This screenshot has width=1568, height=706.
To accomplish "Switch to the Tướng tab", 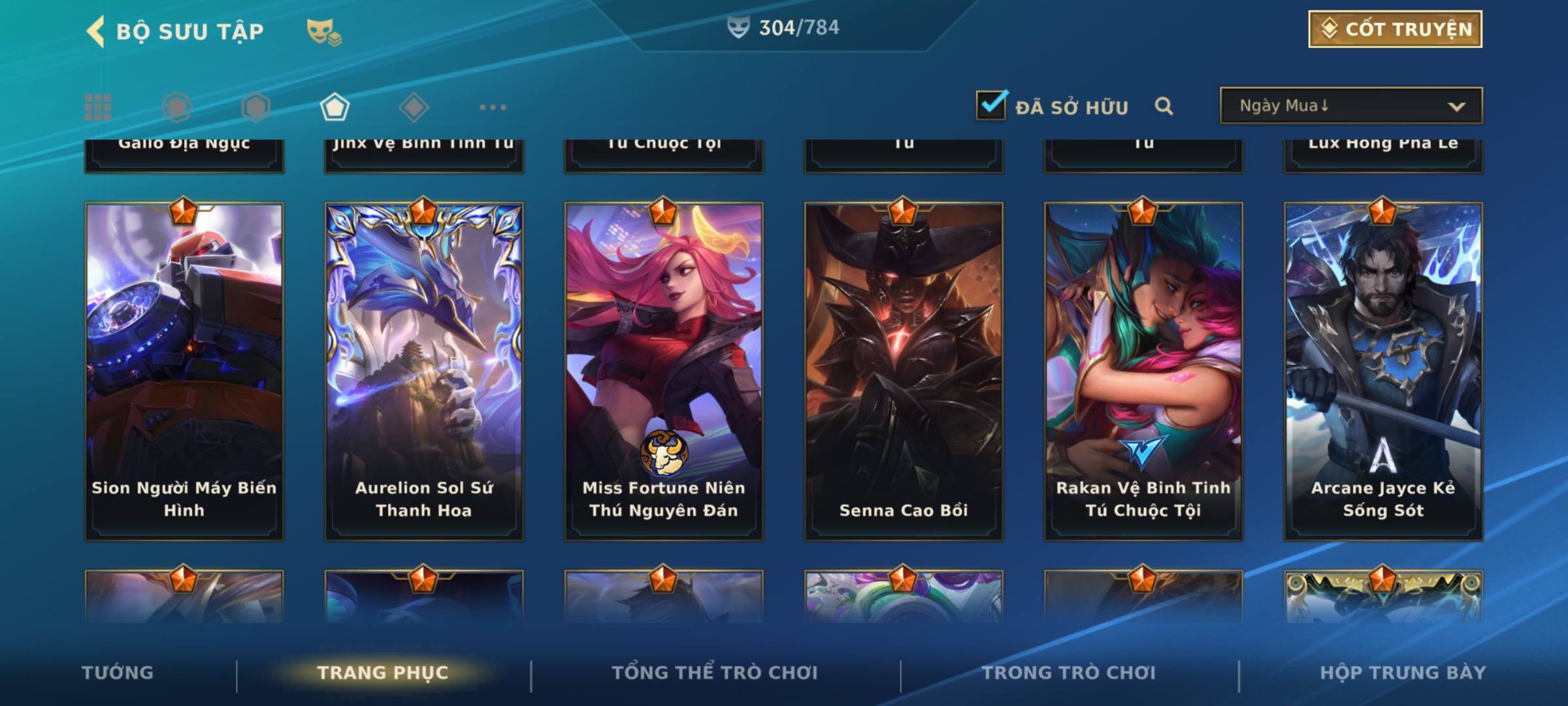I will [118, 673].
